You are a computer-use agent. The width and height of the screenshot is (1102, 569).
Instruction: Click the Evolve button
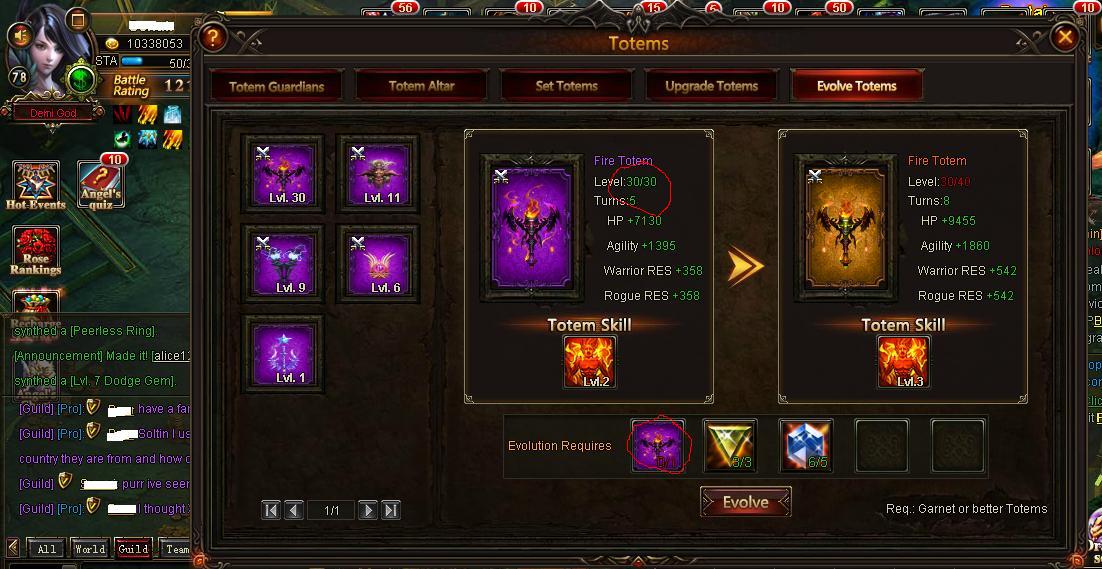tap(746, 502)
